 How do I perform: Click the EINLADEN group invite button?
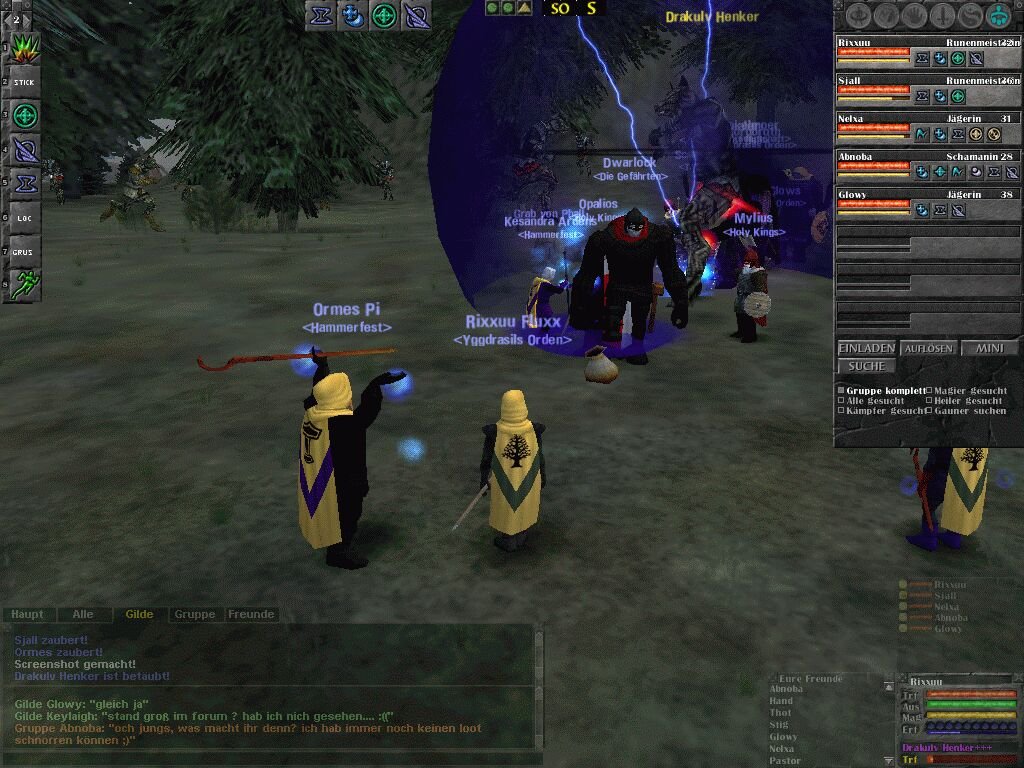(866, 348)
